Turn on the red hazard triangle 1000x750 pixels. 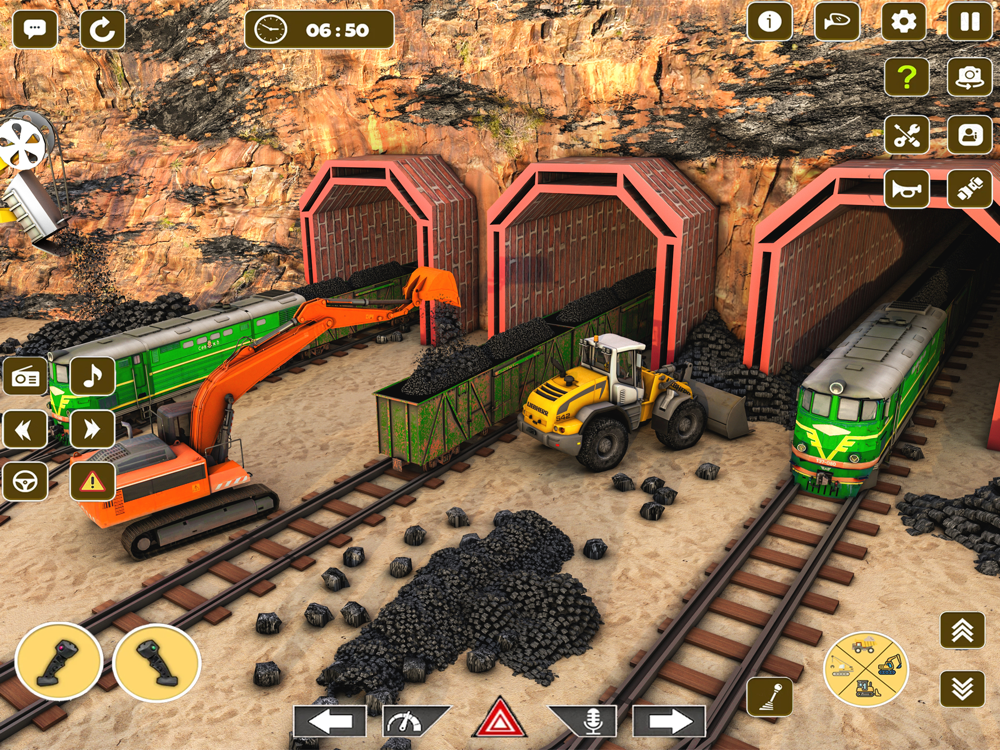point(499,720)
